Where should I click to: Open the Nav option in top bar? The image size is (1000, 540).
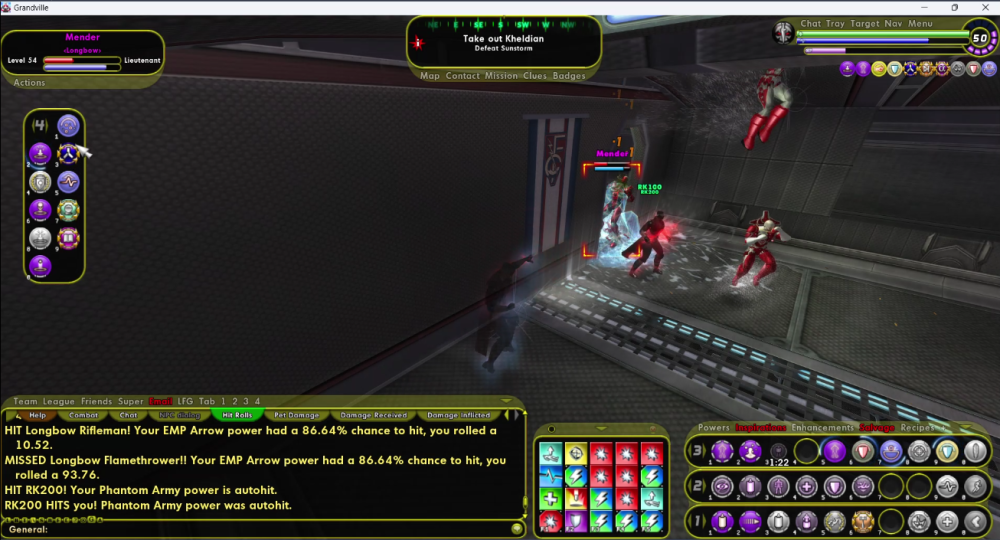(x=894, y=24)
